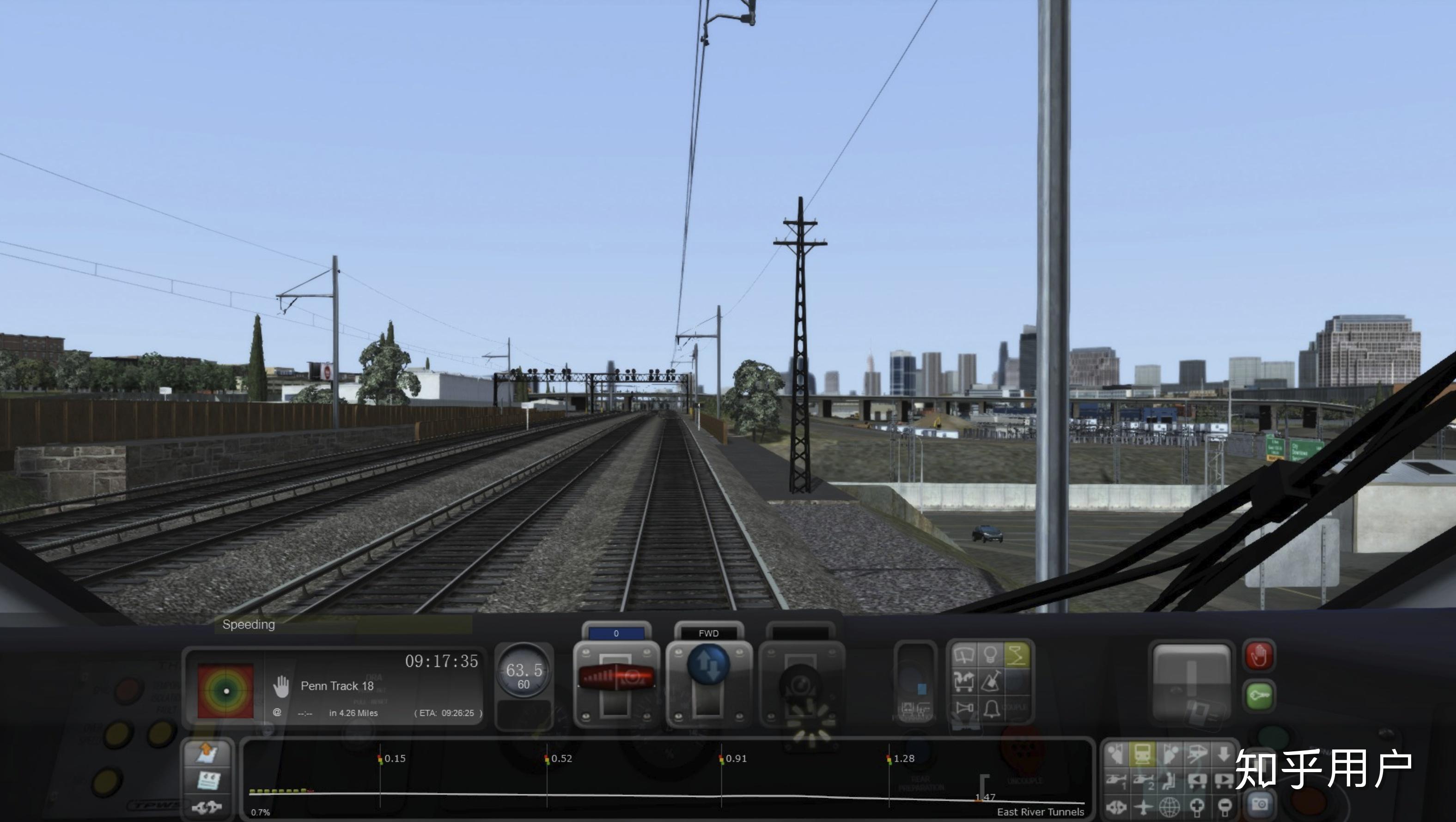The width and height of the screenshot is (1456, 822).
Task: Open the task list notepad icon
Action: pyautogui.click(x=207, y=781)
